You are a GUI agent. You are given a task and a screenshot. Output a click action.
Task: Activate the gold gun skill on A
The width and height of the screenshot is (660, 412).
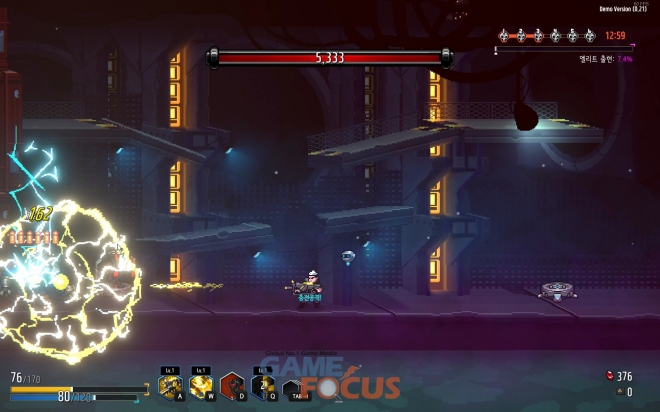pyautogui.click(x=170, y=385)
